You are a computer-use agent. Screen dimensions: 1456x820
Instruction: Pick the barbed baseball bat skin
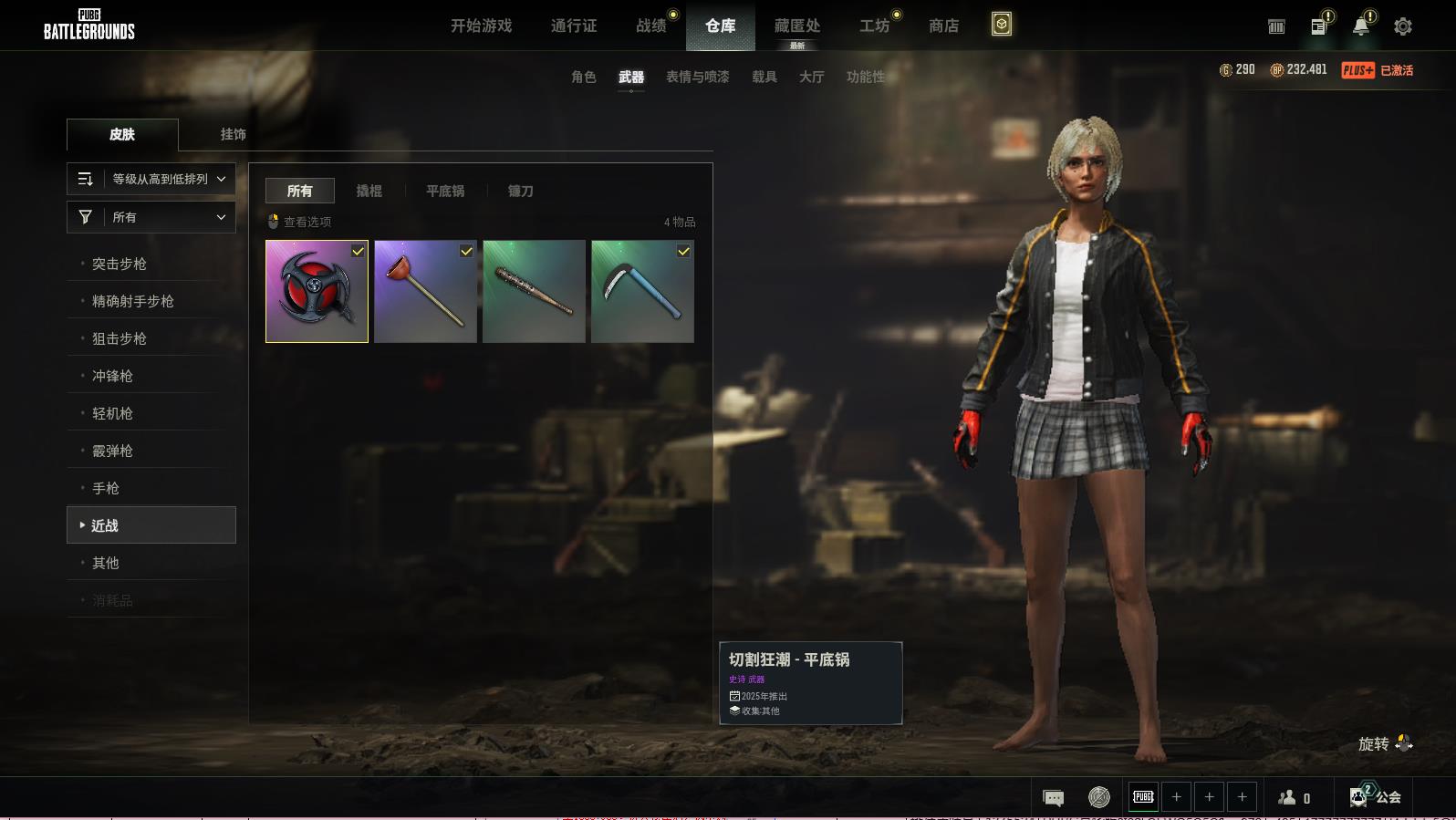(x=534, y=291)
